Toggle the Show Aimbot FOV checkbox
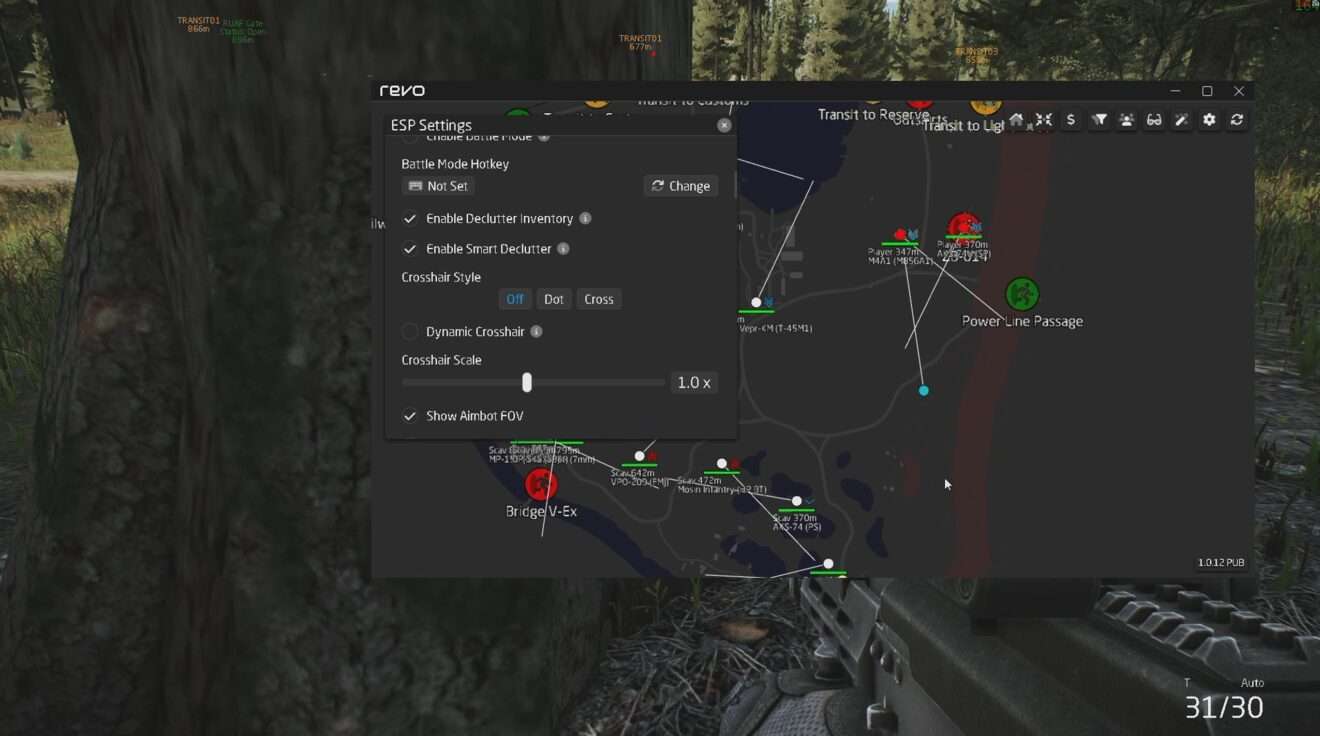1320x736 pixels. (x=410, y=416)
